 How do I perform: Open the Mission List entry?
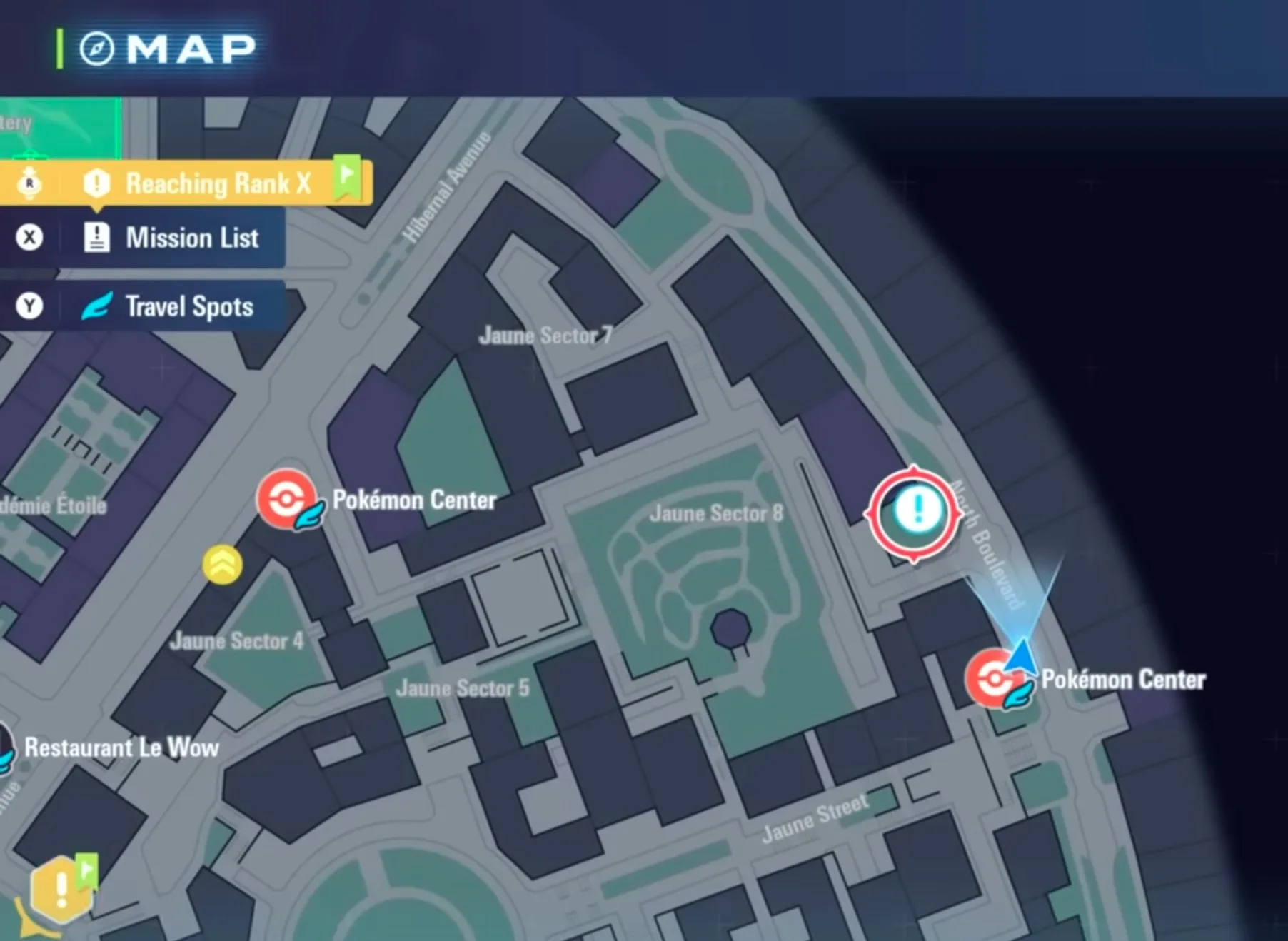click(191, 238)
